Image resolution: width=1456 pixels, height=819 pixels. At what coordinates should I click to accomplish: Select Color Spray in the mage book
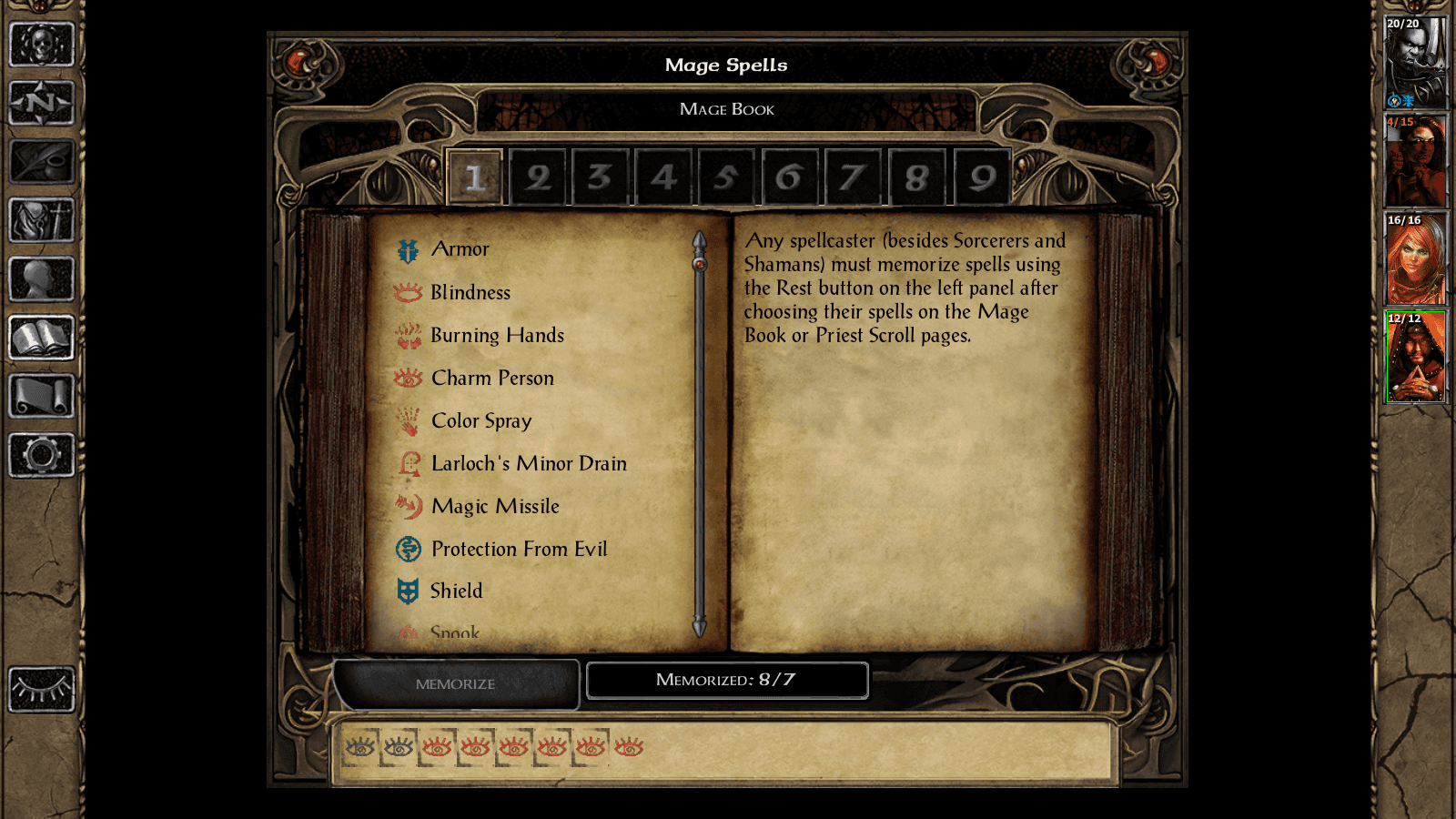click(x=480, y=420)
